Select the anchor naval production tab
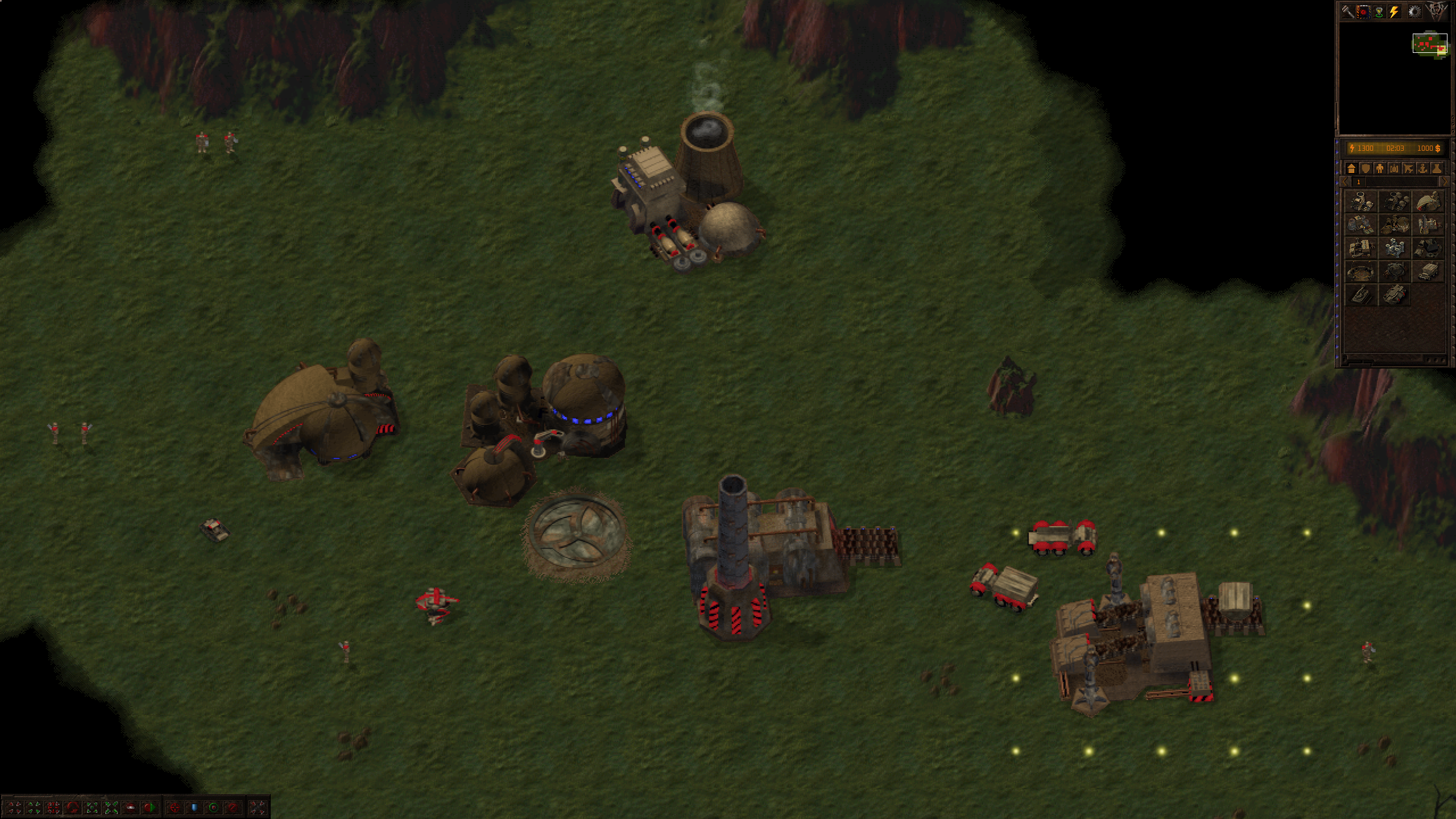 point(1422,168)
